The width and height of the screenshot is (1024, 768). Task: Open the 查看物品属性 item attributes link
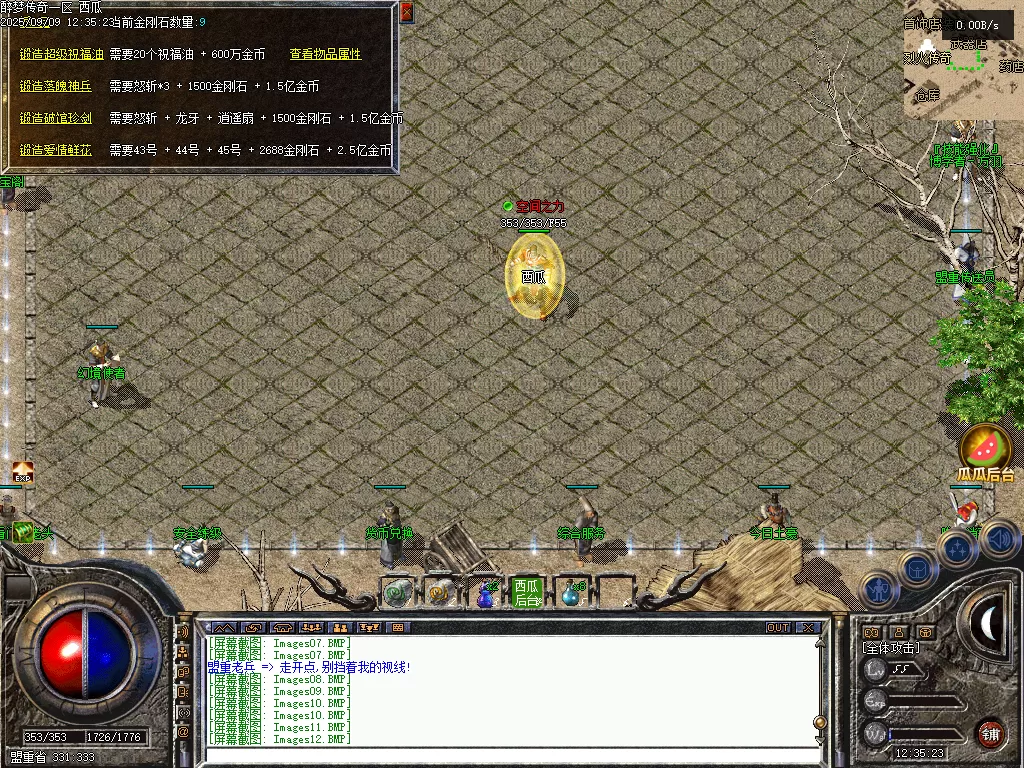tap(325, 54)
